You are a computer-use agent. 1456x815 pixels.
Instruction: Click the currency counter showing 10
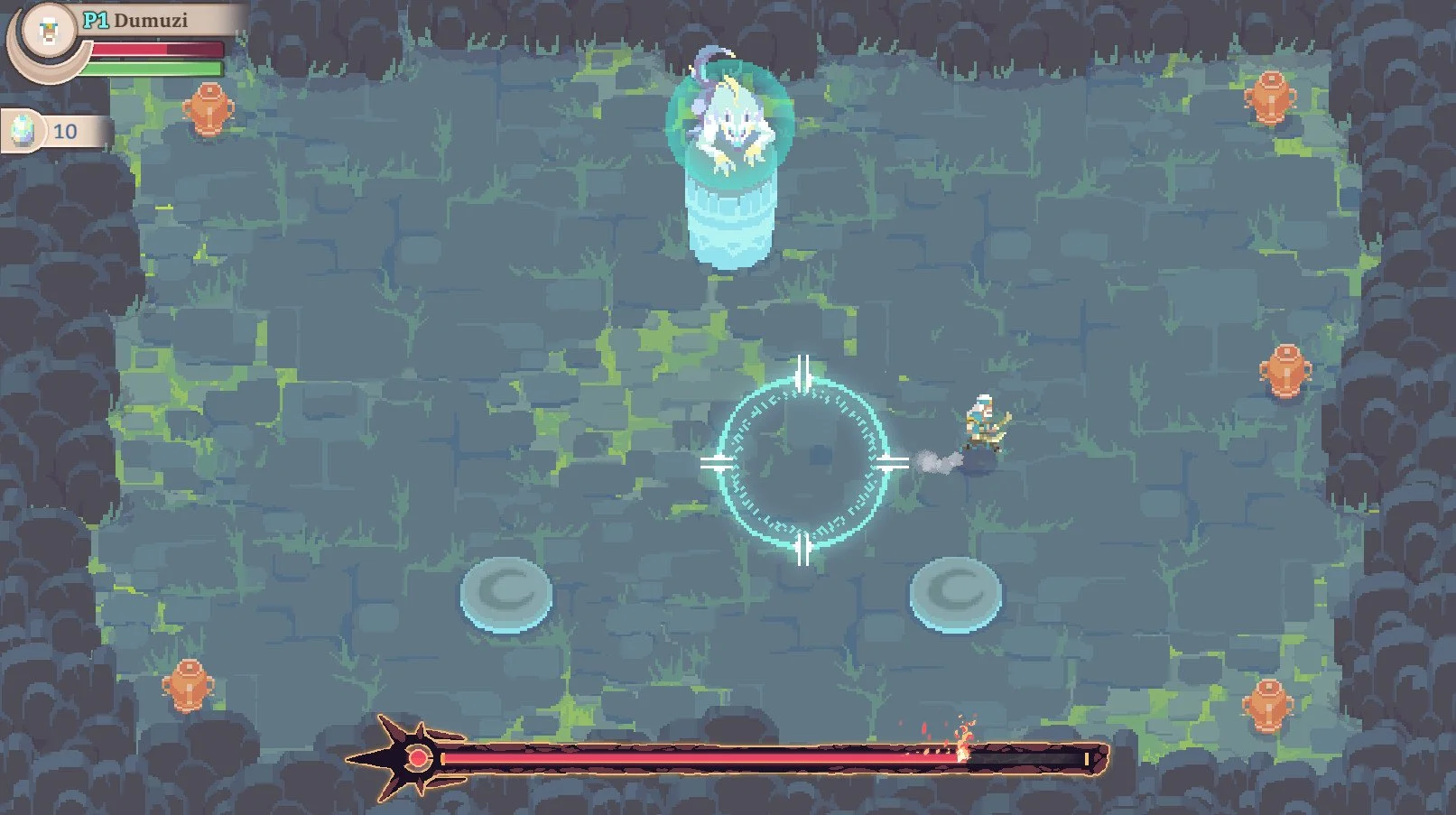(63, 130)
